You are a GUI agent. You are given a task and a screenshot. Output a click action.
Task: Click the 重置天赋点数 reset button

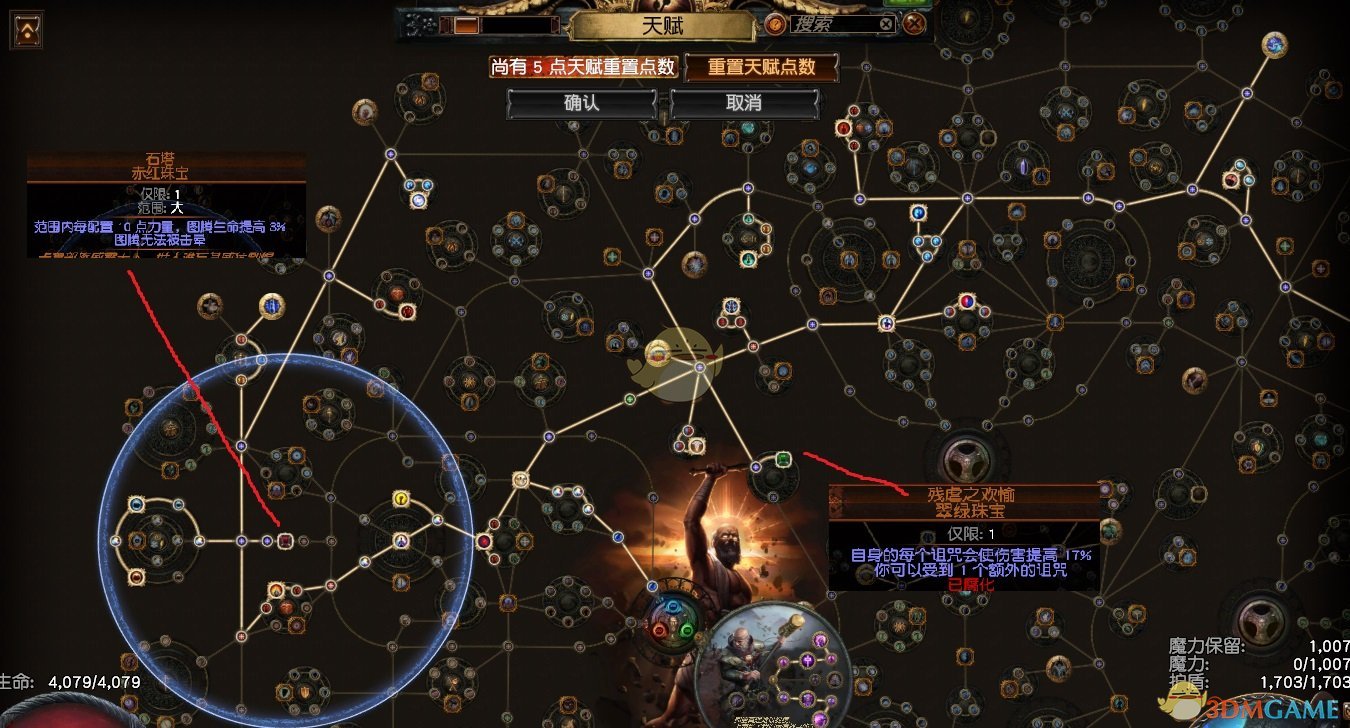pyautogui.click(x=760, y=68)
